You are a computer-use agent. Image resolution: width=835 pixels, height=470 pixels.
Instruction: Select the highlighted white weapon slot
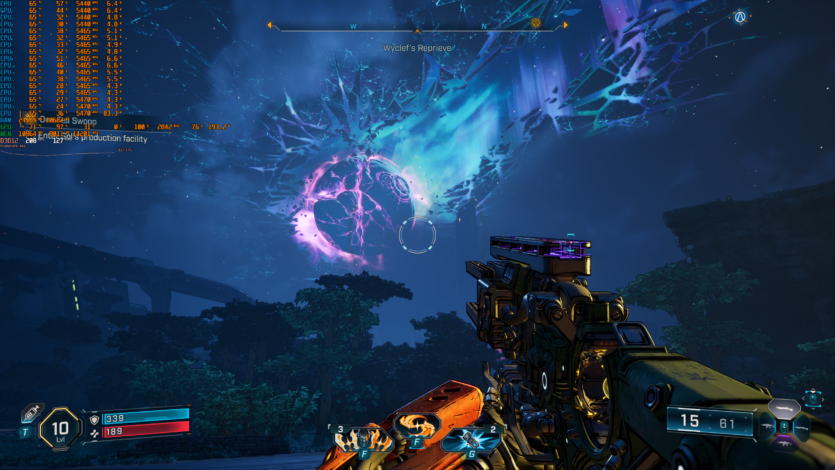coord(783,409)
